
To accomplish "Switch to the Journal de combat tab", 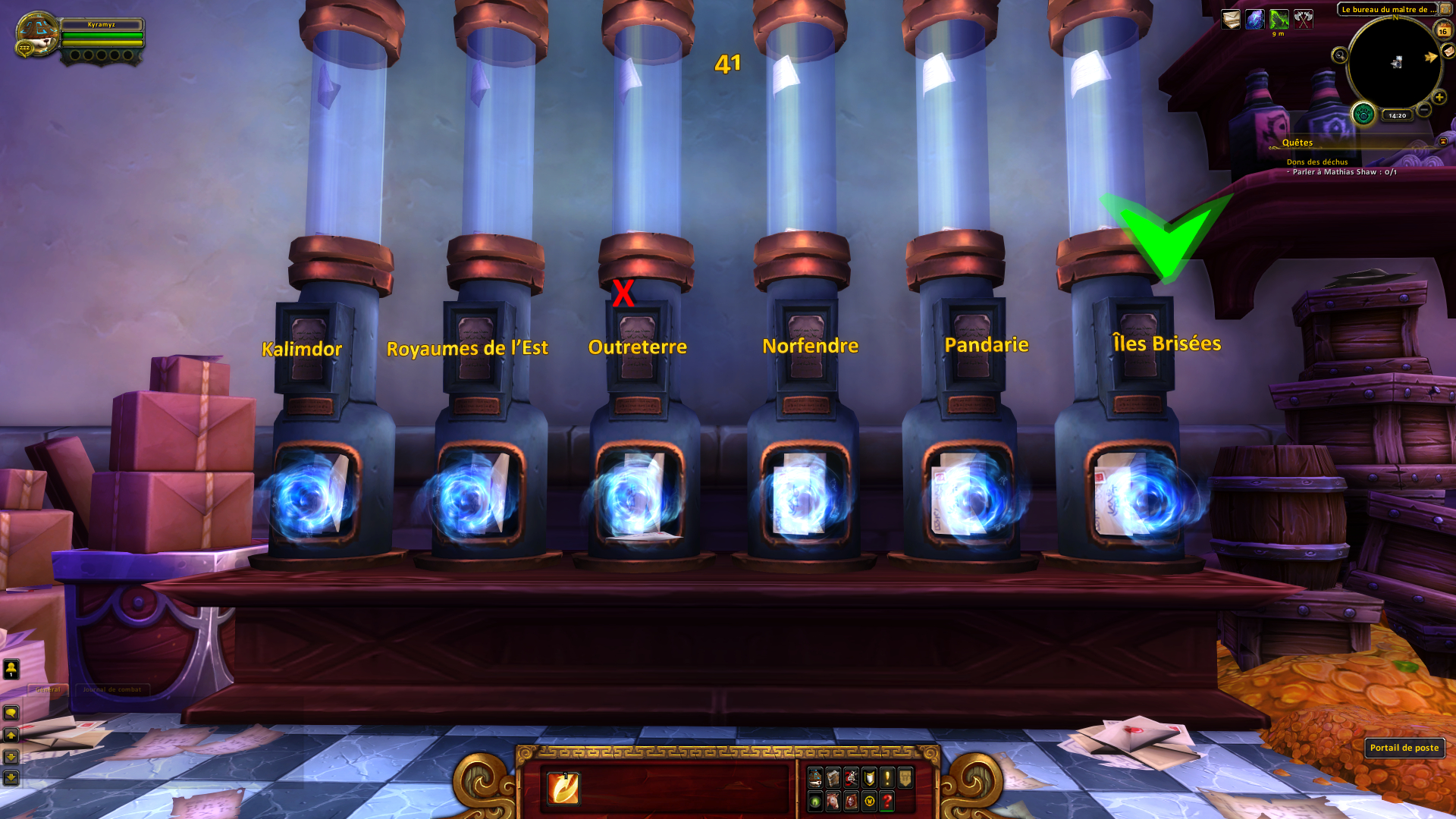I will pyautogui.click(x=111, y=689).
